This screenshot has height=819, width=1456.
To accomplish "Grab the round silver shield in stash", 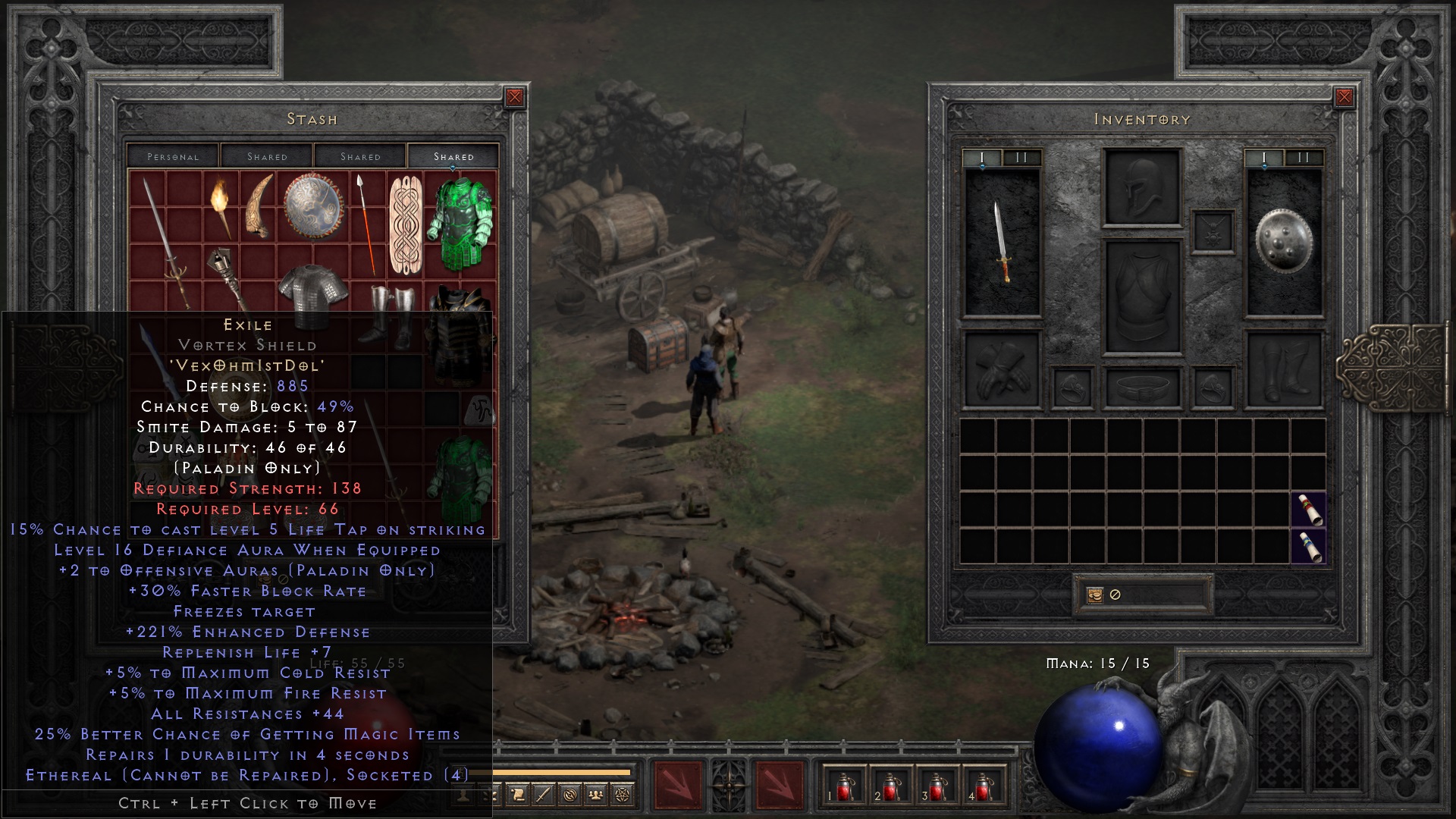I will pyautogui.click(x=313, y=207).
